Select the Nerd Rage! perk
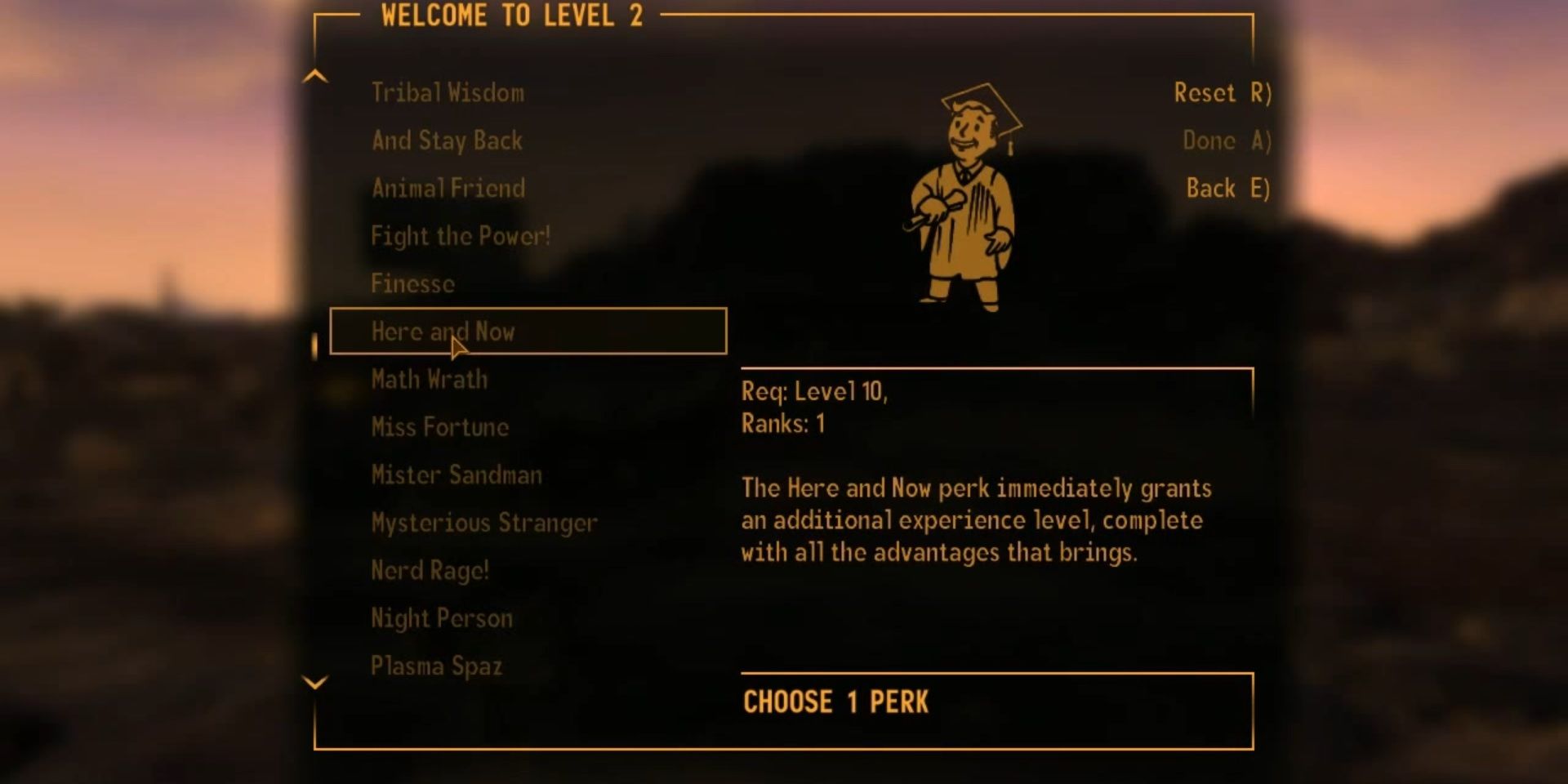This screenshot has height=784, width=1568. coord(429,570)
